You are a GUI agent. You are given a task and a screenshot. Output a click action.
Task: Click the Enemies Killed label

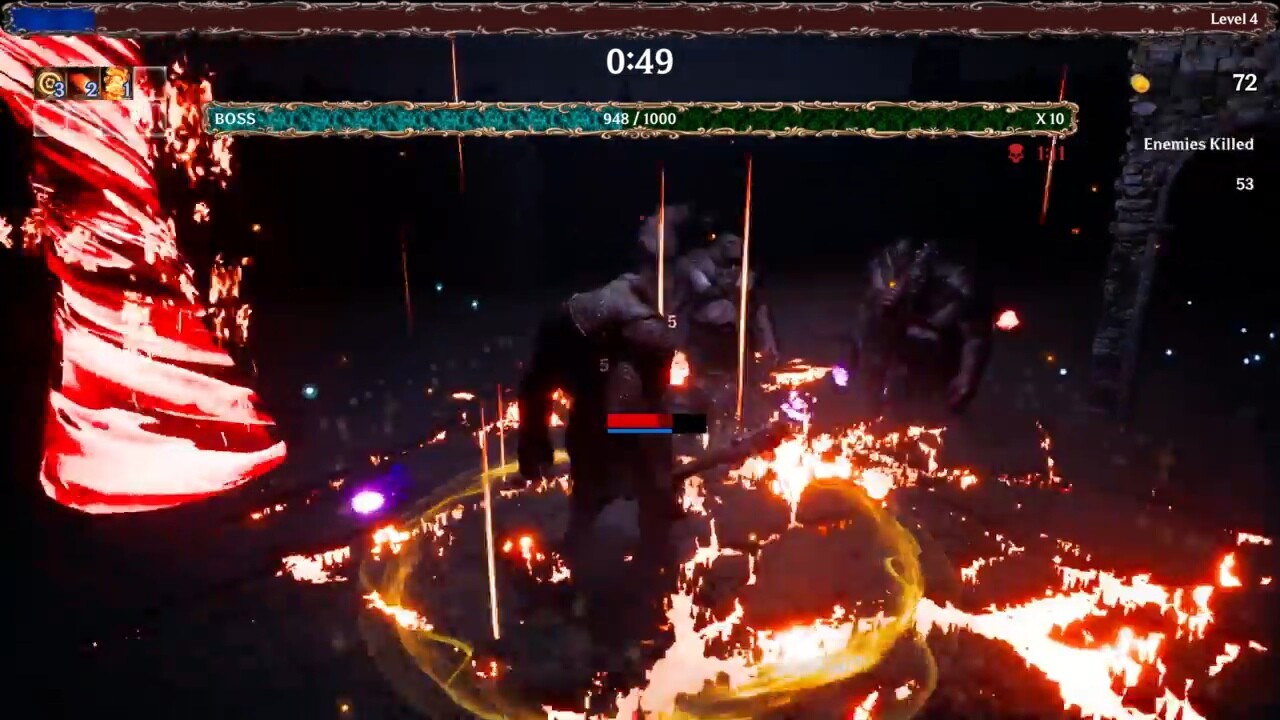(1198, 144)
